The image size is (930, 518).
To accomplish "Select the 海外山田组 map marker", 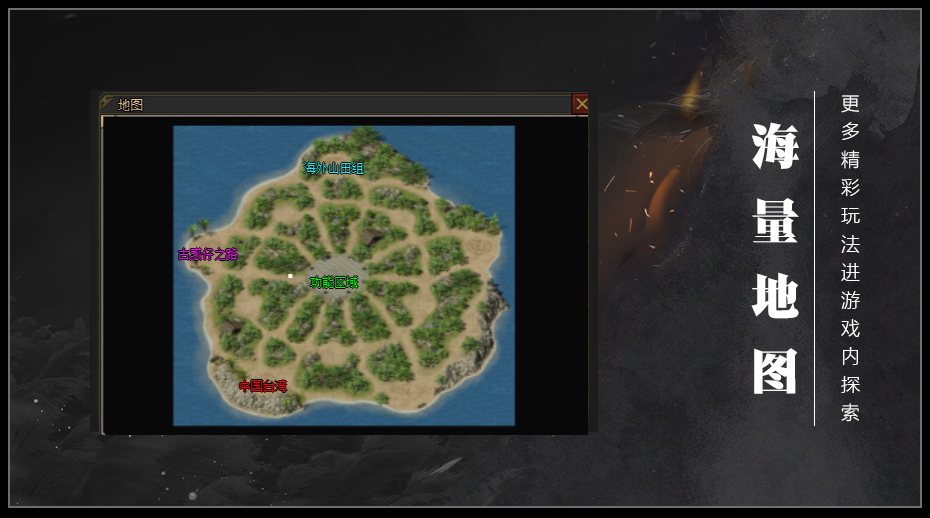I will [x=334, y=168].
